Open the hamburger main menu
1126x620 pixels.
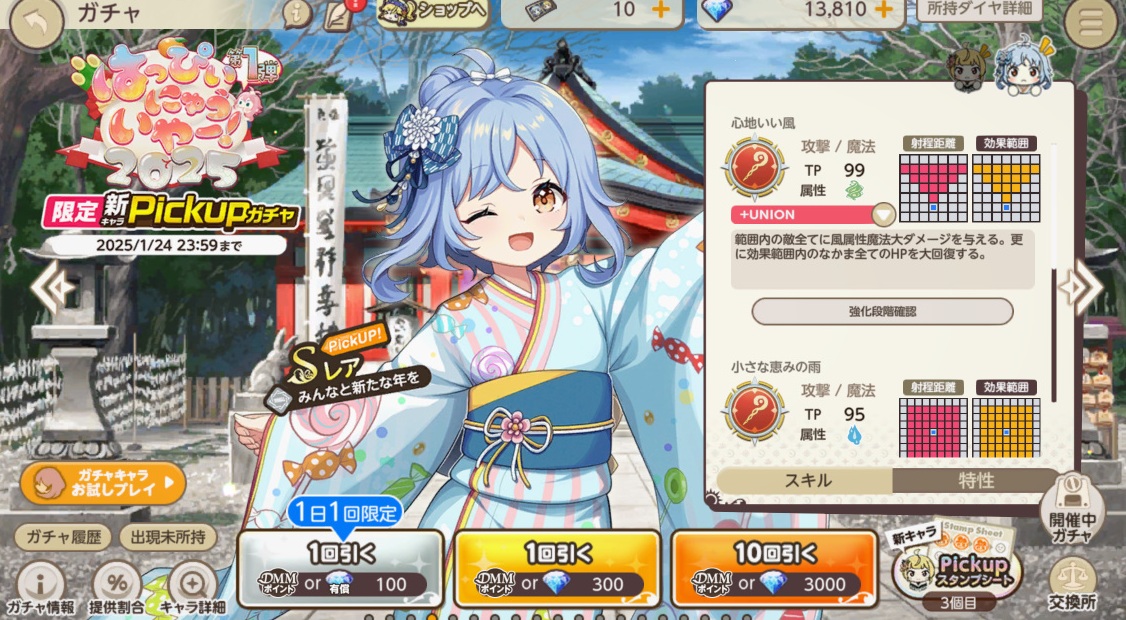pyautogui.click(x=1090, y=24)
